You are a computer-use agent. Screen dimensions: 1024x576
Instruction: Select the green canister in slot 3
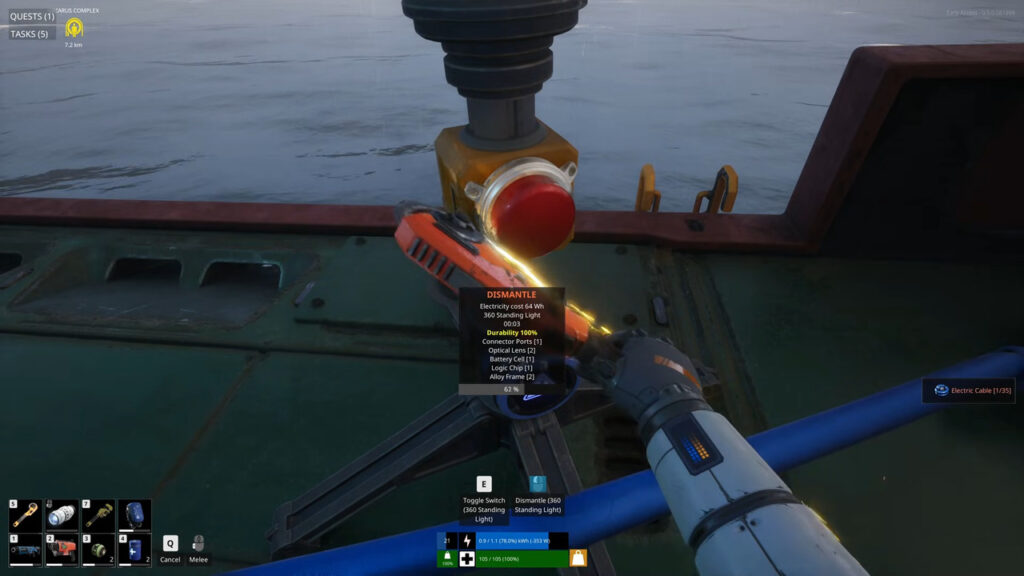(x=98, y=550)
